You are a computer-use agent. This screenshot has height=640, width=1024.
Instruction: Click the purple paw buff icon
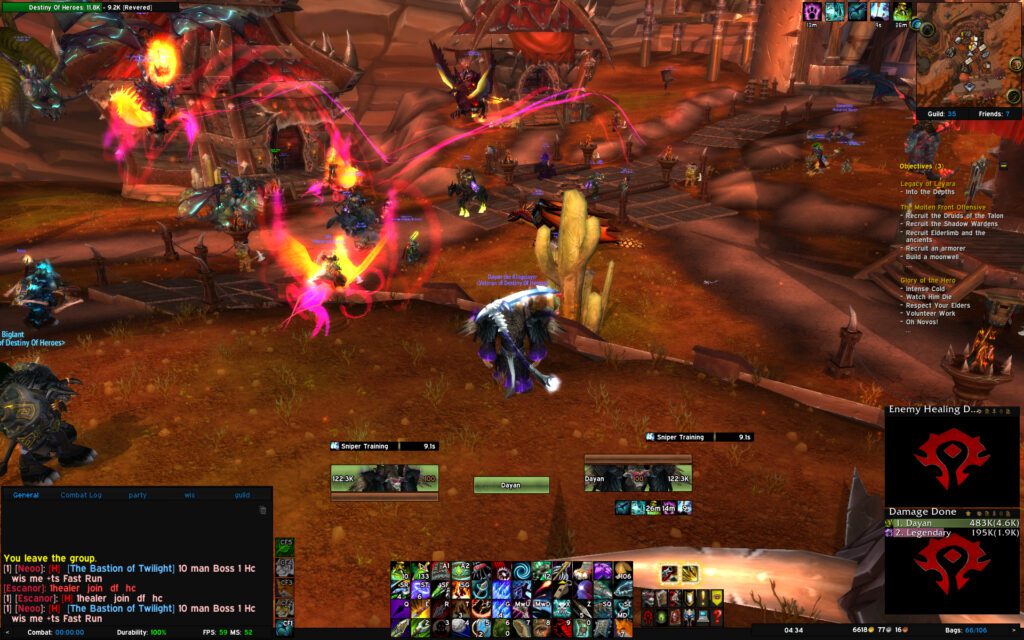(813, 11)
